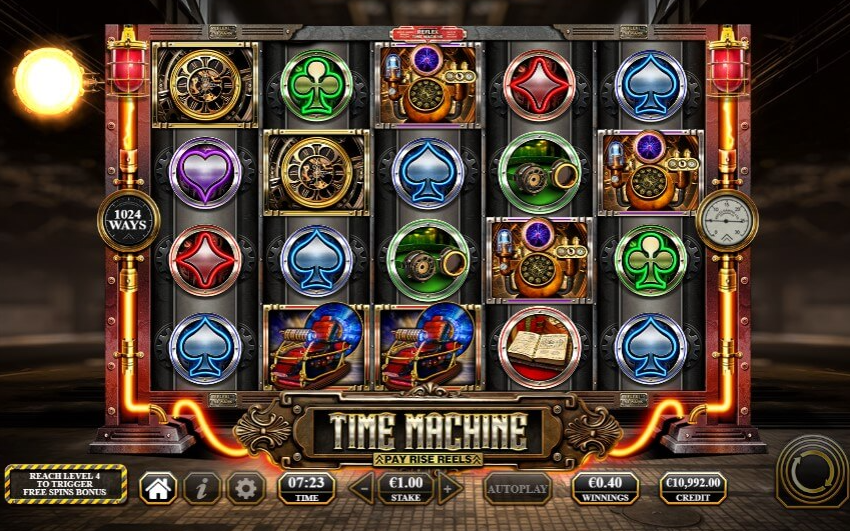Activate the Autoplay button

click(517, 488)
